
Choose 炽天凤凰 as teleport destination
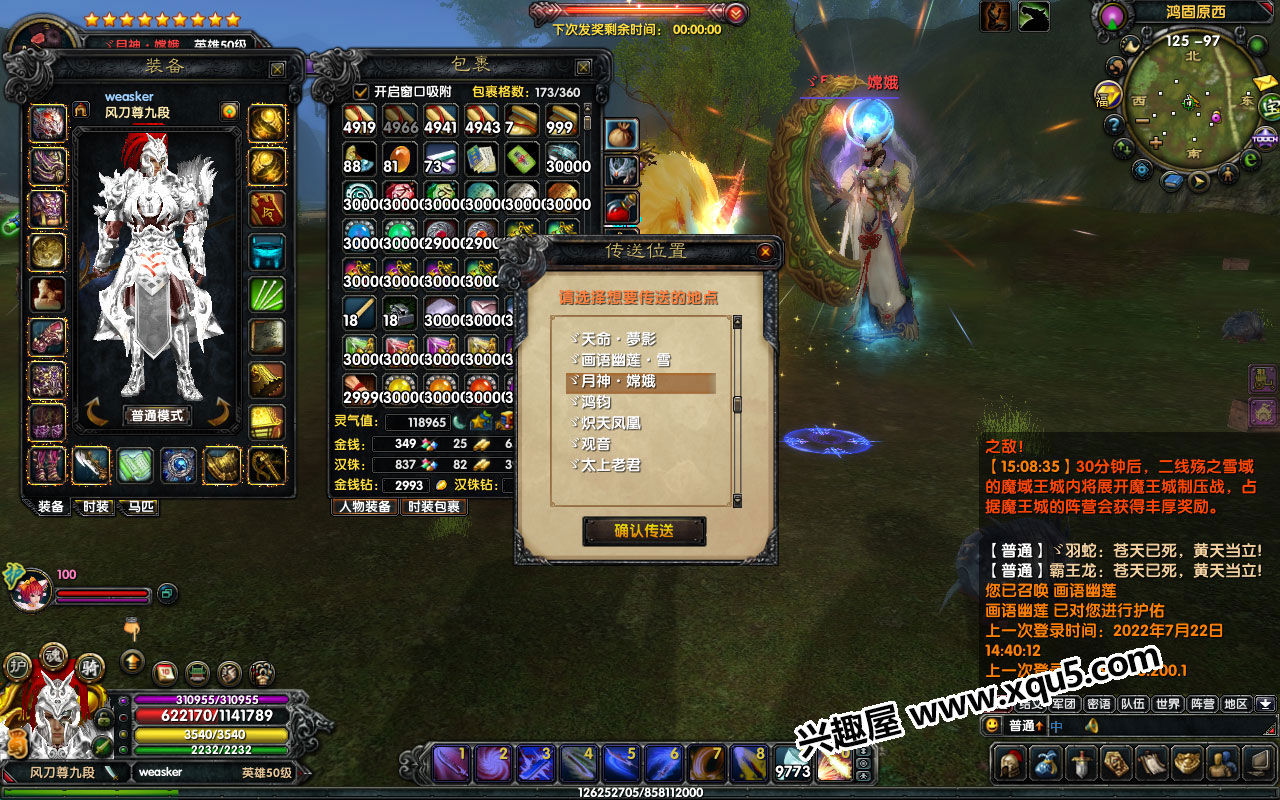click(x=612, y=423)
